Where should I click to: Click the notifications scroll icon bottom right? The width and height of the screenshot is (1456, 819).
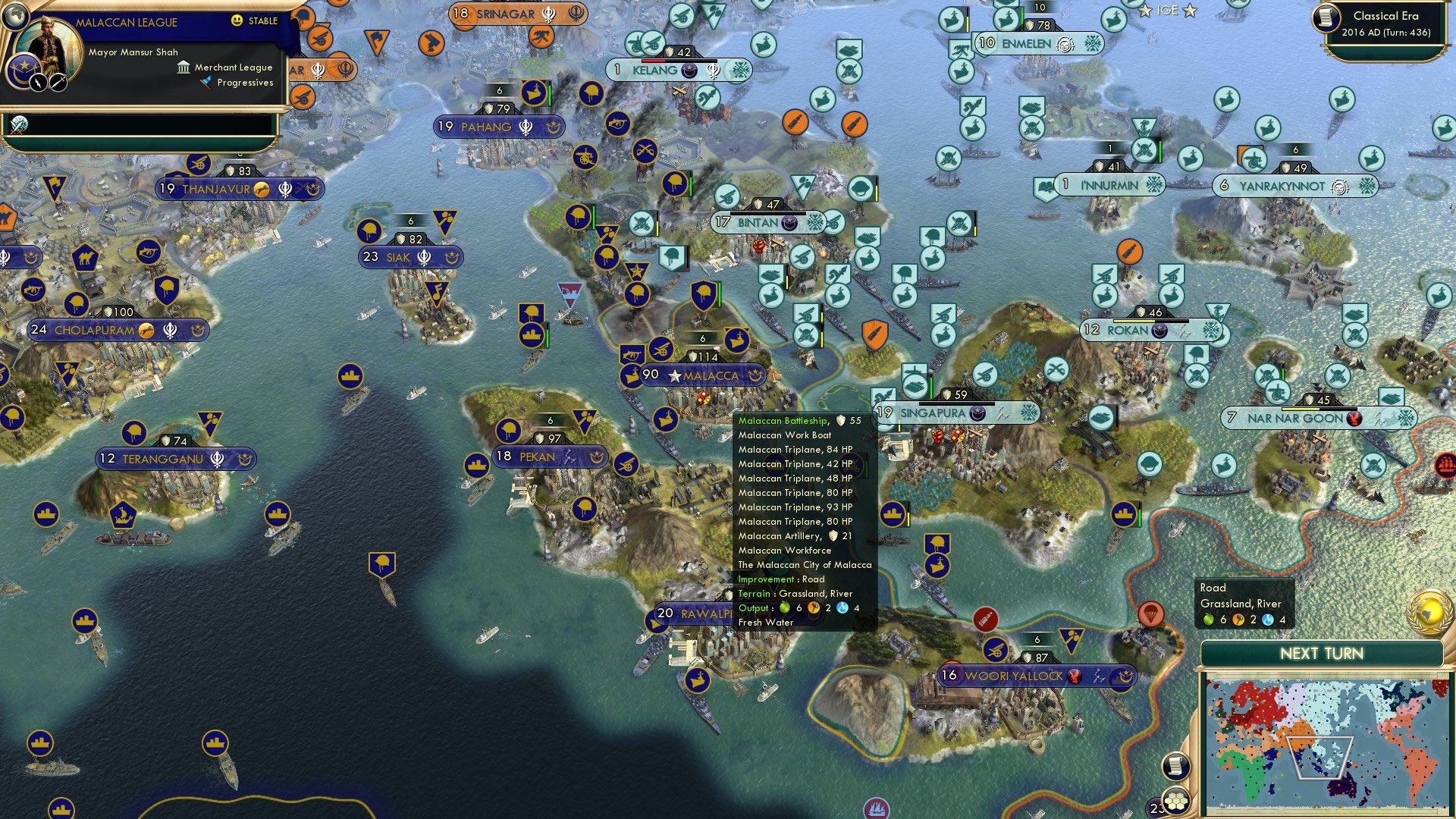click(1175, 766)
